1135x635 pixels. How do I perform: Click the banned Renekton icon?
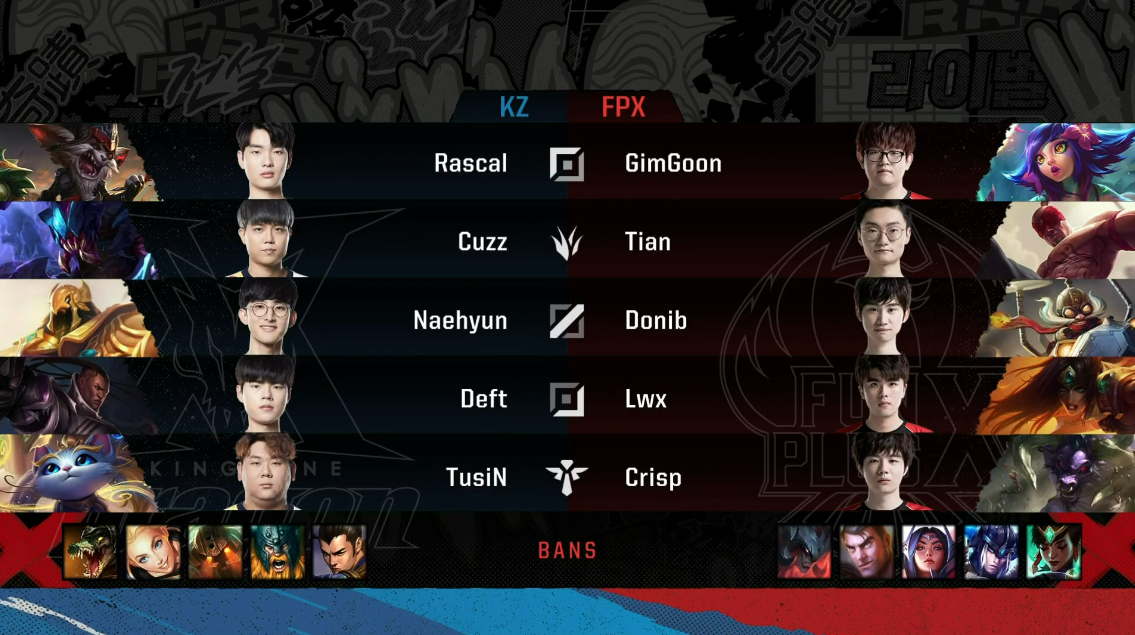pos(90,552)
